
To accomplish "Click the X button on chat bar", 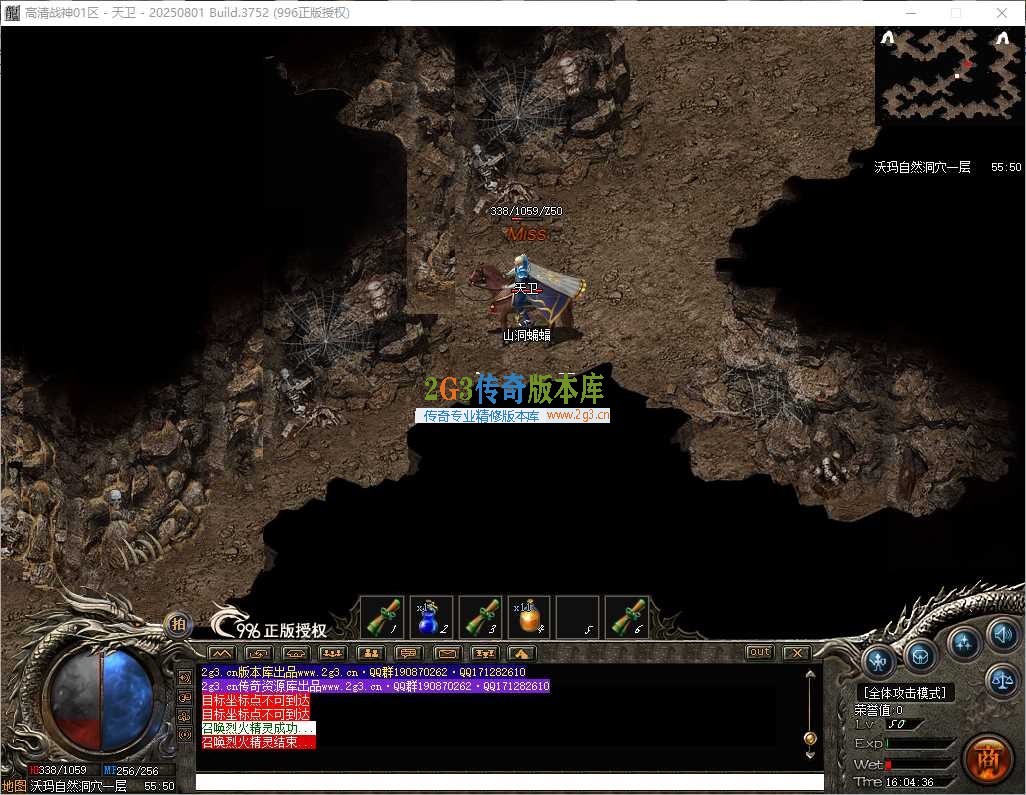I will pyautogui.click(x=795, y=653).
